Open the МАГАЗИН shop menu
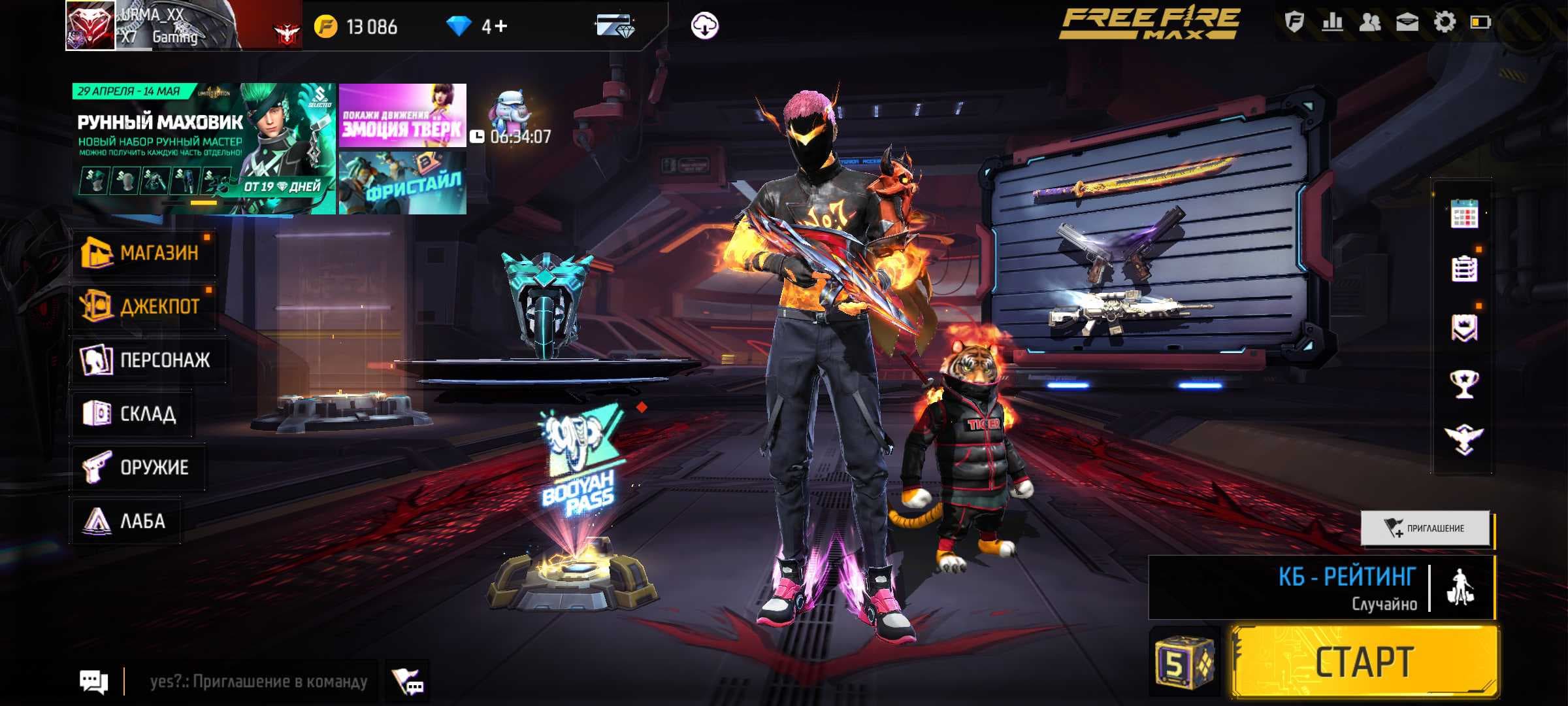The image size is (1568, 706). point(144,252)
